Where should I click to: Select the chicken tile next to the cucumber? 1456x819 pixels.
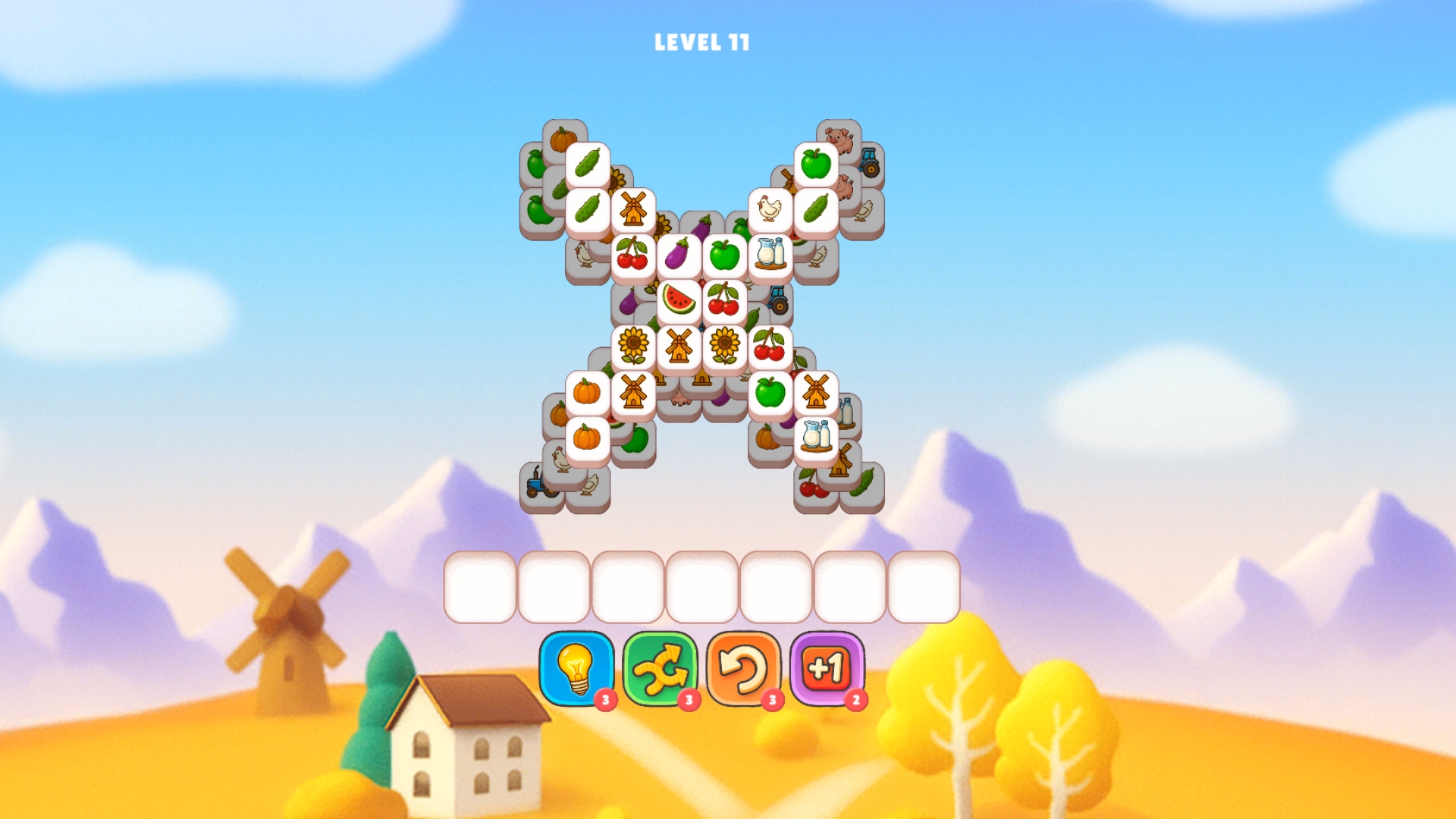(x=768, y=209)
